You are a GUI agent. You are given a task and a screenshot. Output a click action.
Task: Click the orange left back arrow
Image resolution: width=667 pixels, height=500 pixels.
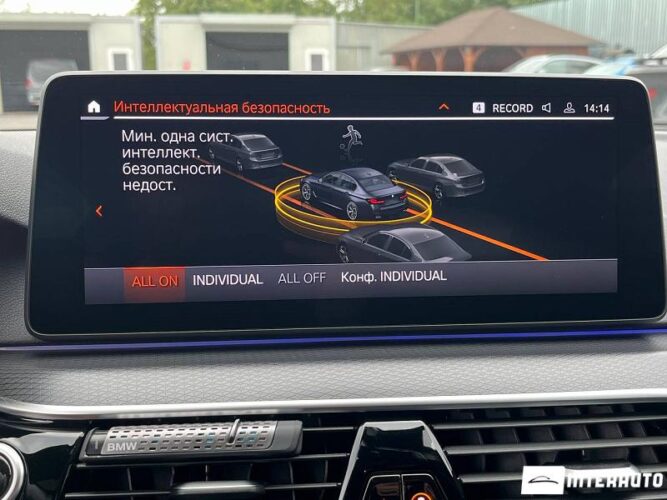point(99,211)
